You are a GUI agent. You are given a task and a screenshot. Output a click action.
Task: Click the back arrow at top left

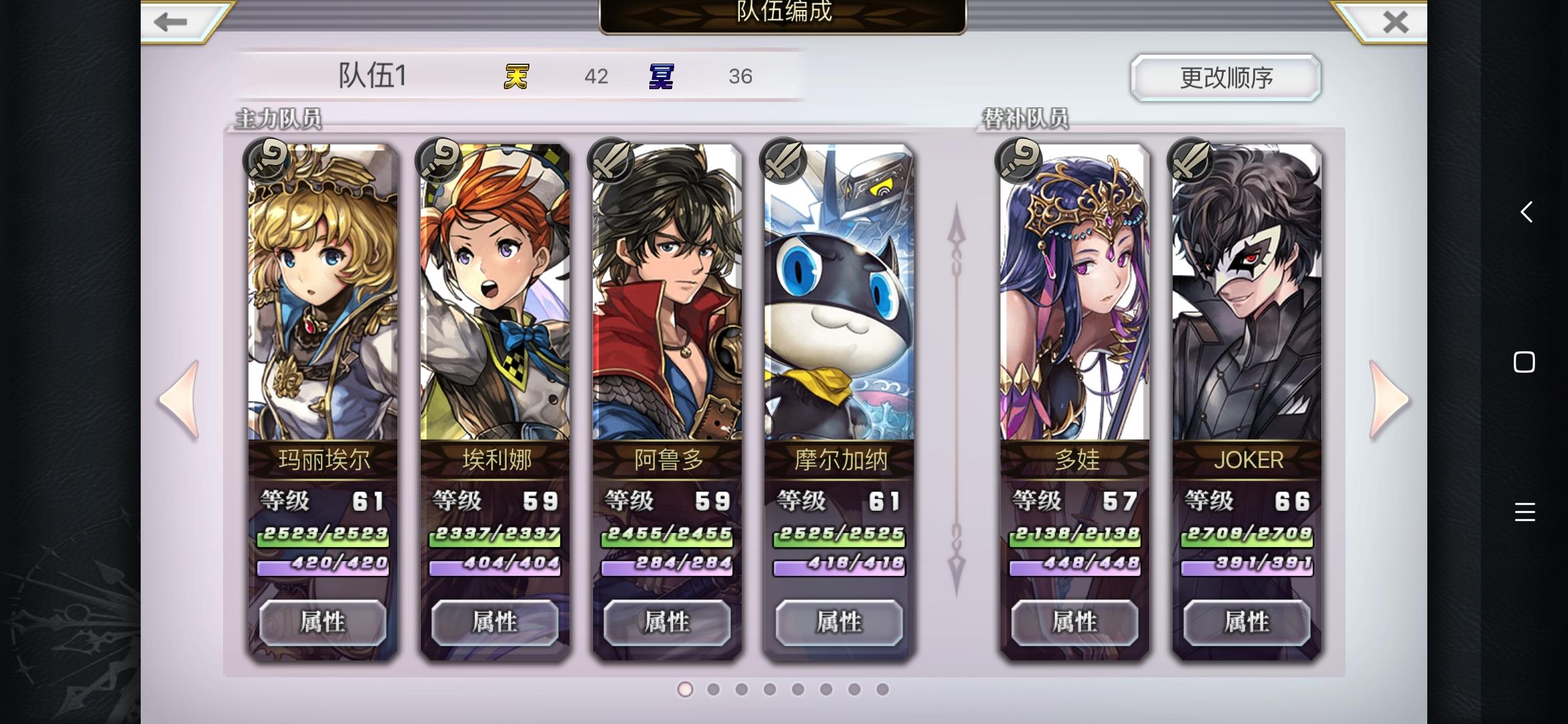pyautogui.click(x=170, y=21)
